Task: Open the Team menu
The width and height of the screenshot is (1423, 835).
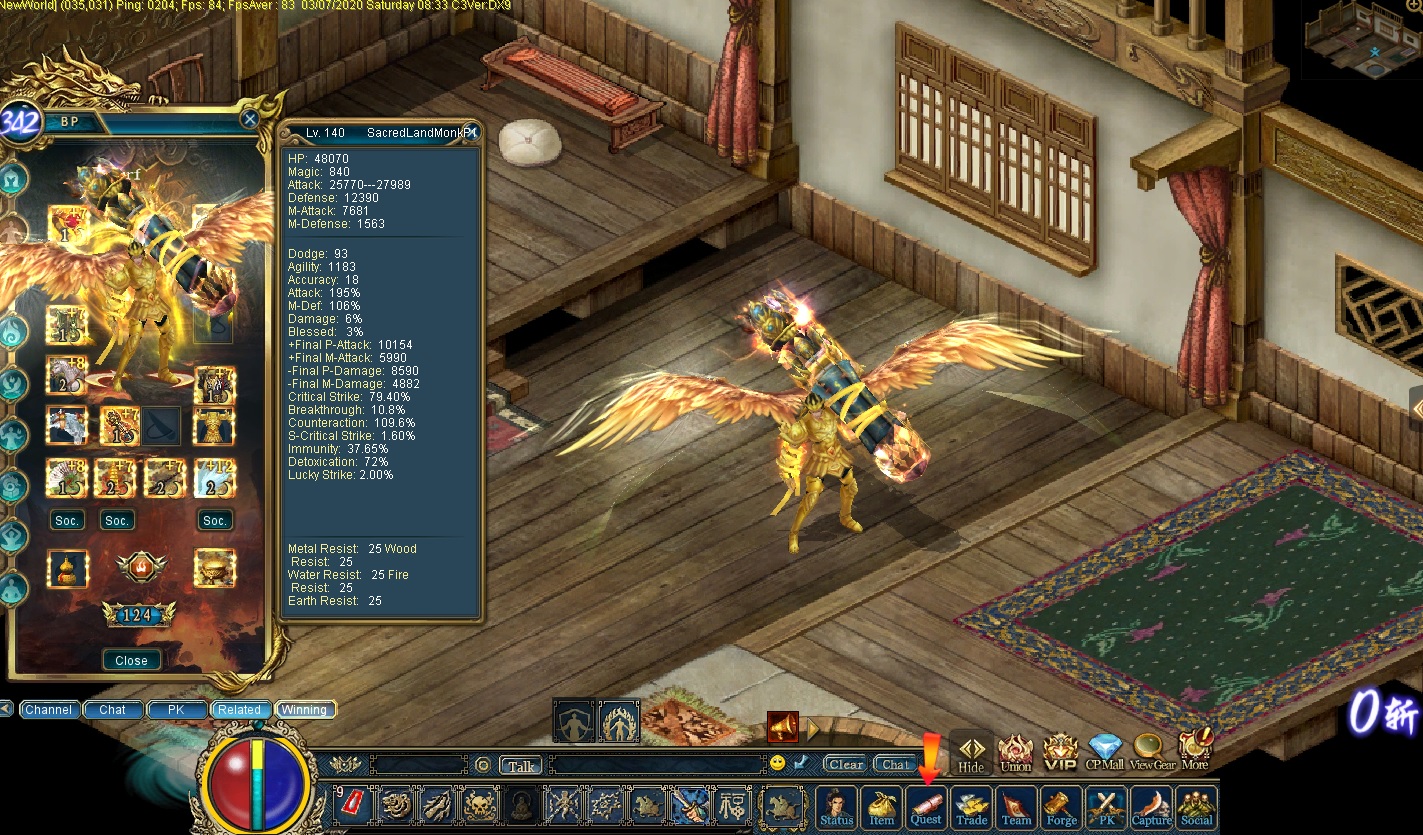Action: pos(1016,806)
